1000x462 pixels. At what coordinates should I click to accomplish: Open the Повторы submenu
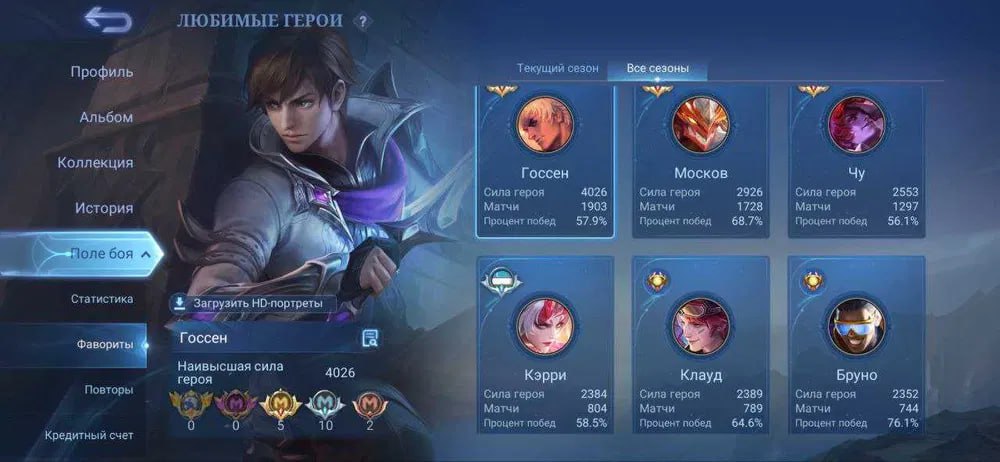coord(108,389)
